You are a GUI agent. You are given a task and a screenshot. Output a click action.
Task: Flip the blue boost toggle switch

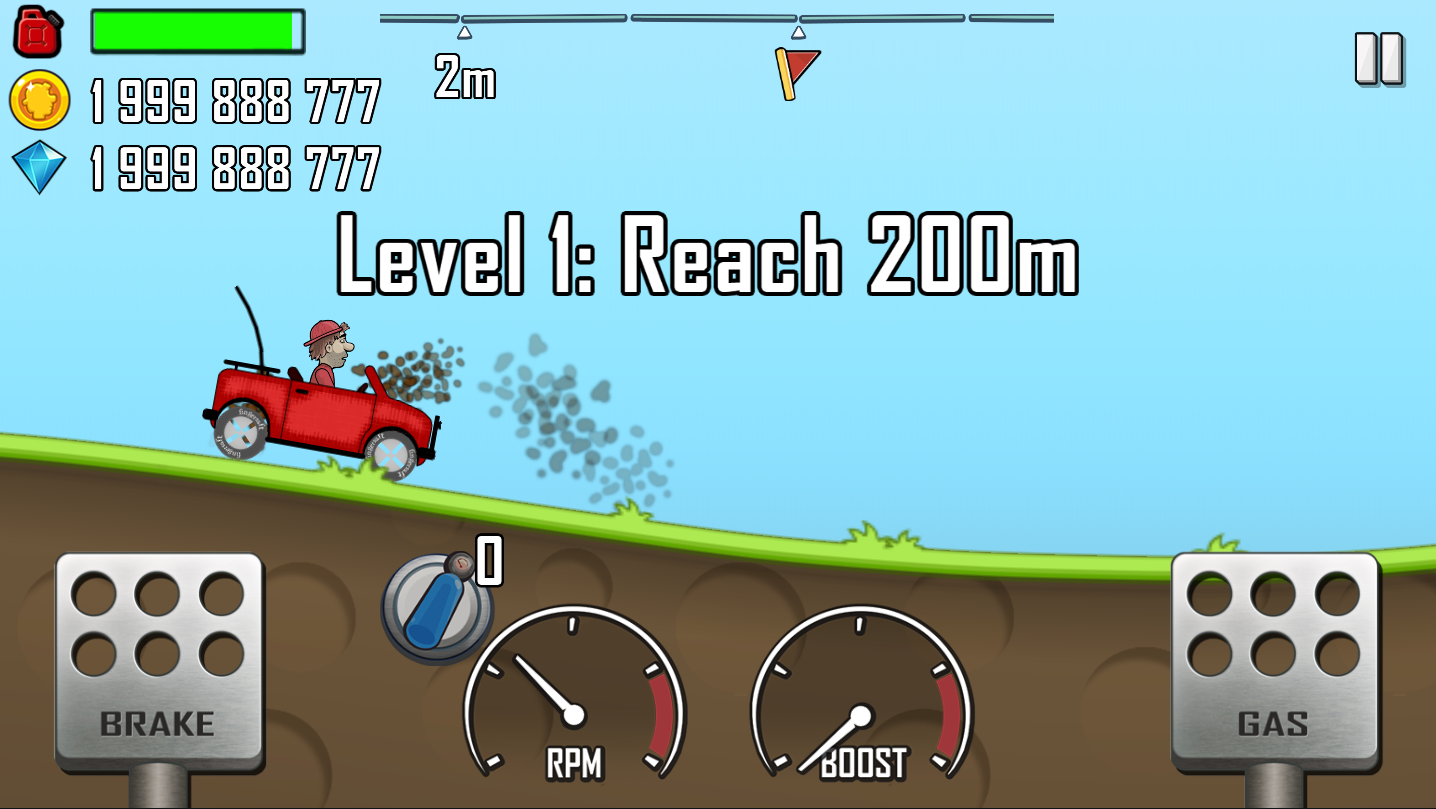[435, 607]
